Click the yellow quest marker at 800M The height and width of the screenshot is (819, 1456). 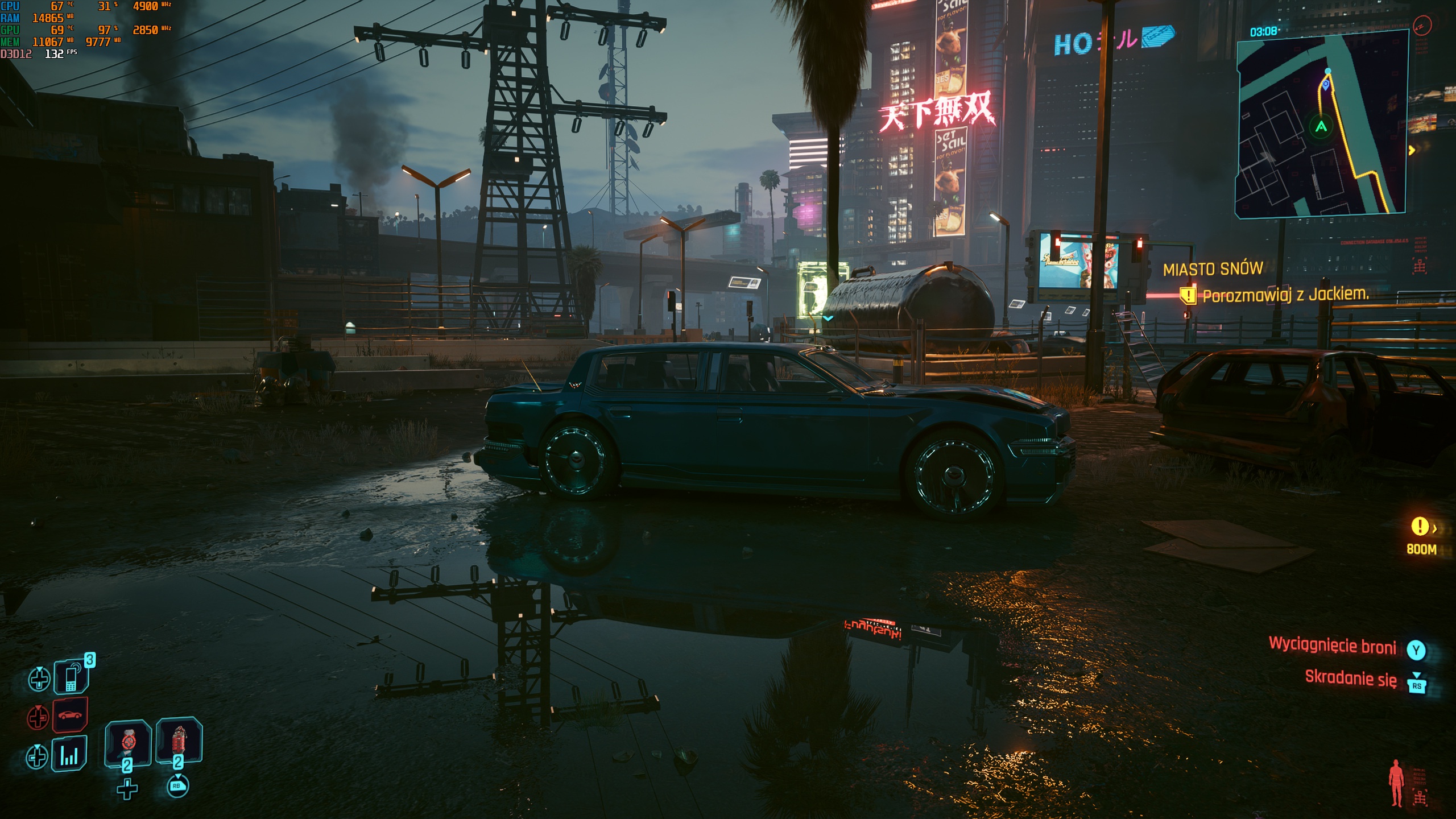1420,526
